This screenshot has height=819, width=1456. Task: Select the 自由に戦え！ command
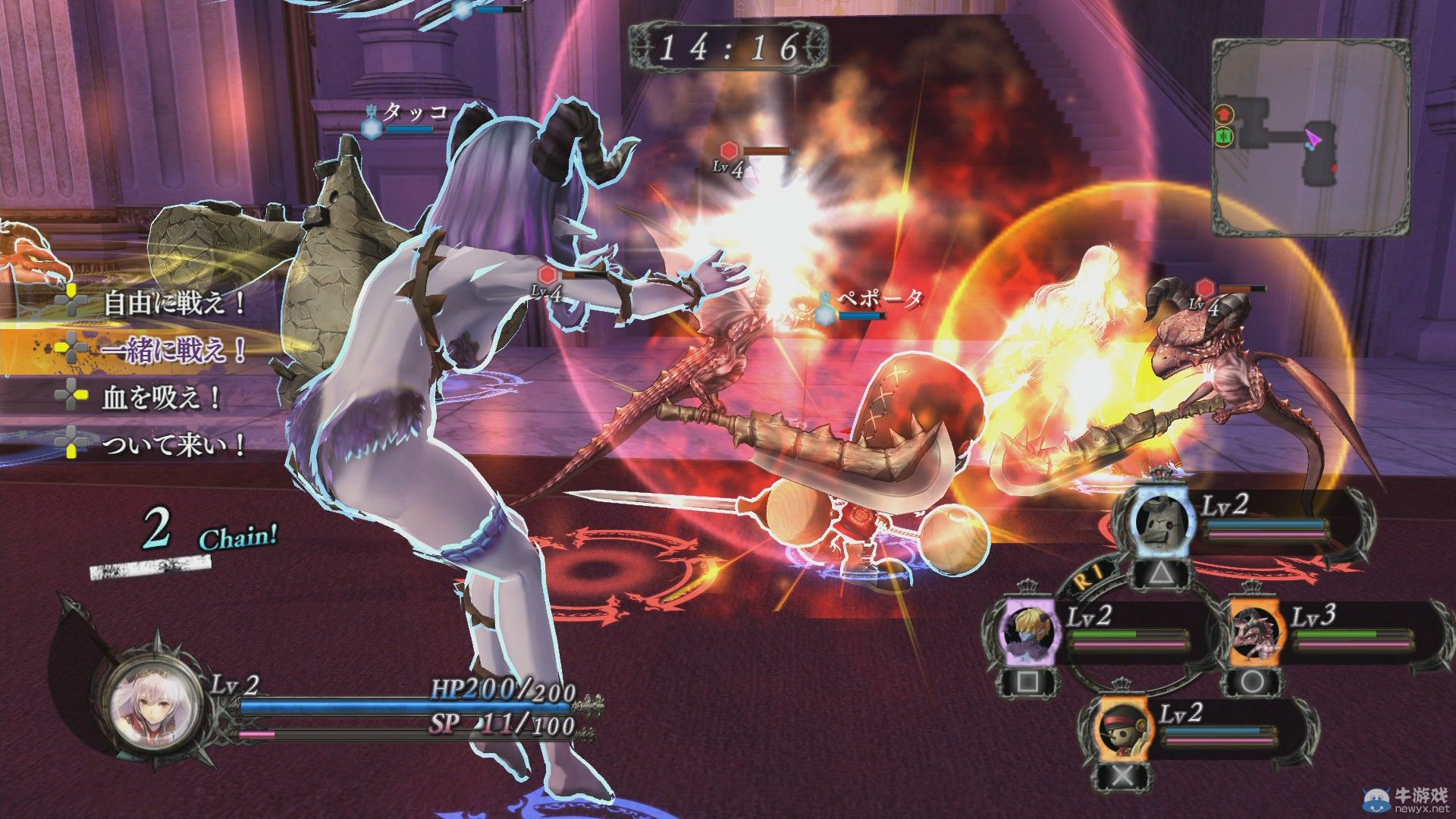tap(174, 303)
